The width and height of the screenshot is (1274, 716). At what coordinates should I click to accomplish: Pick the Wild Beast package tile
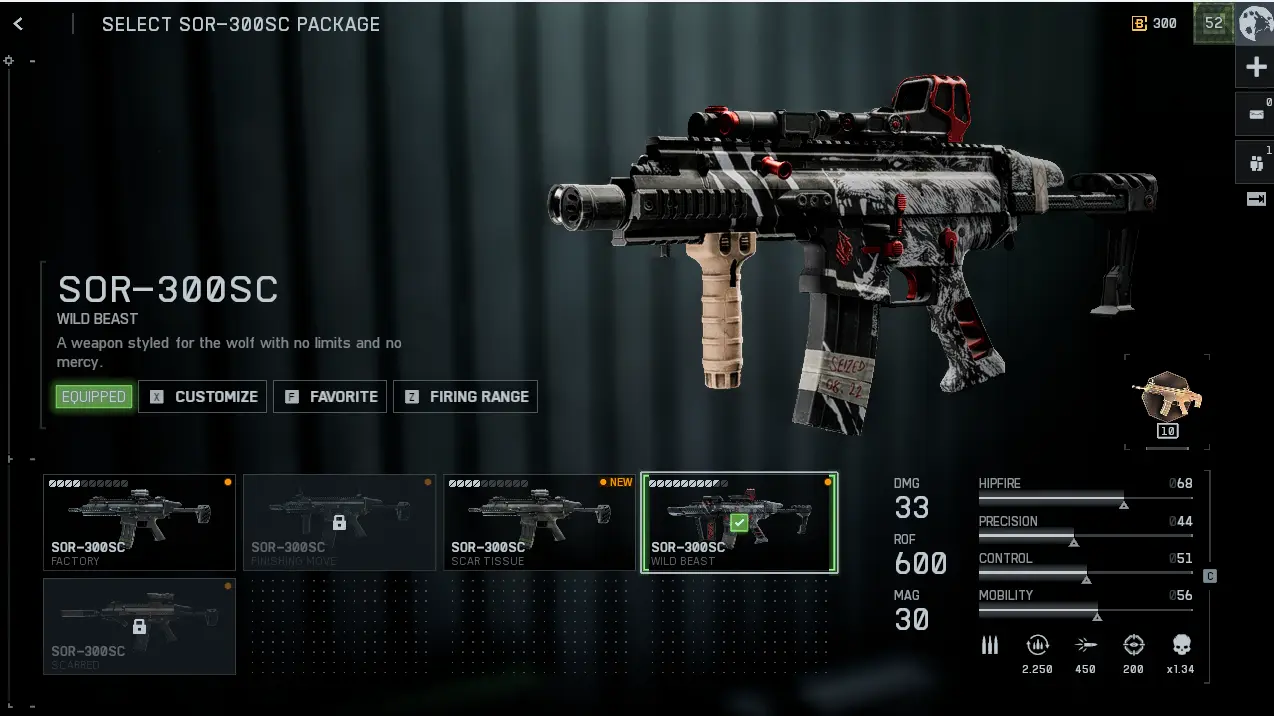click(x=739, y=522)
